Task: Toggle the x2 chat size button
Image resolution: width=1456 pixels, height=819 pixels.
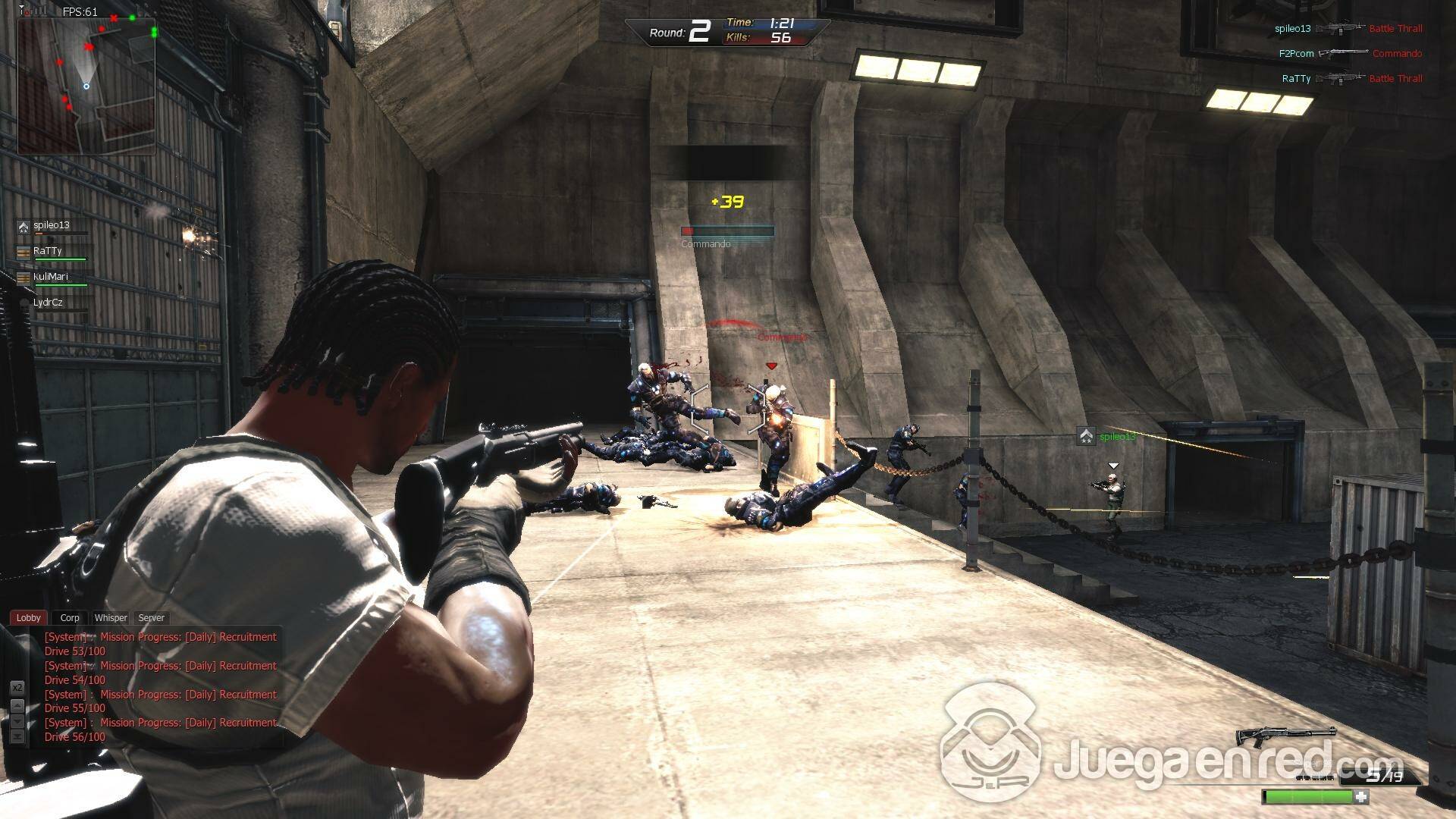Action: [17, 688]
